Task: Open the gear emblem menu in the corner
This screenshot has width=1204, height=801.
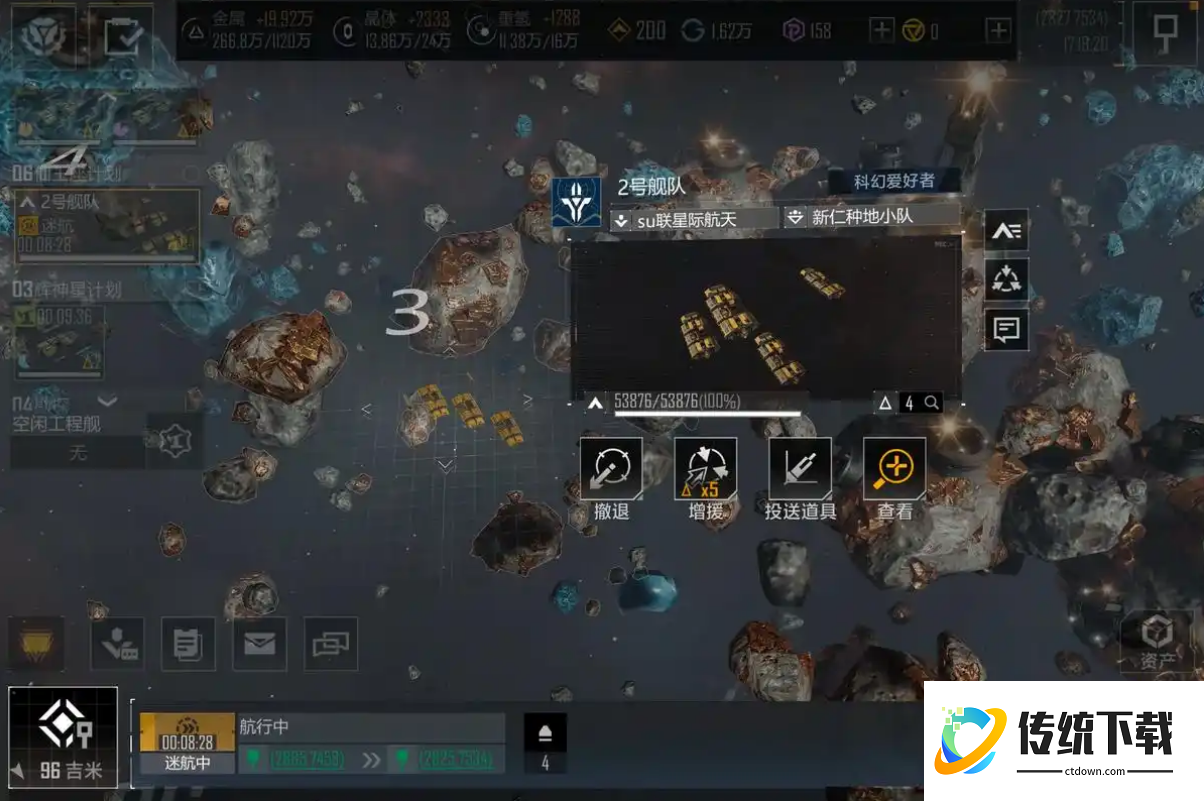Action: [x=44, y=37]
